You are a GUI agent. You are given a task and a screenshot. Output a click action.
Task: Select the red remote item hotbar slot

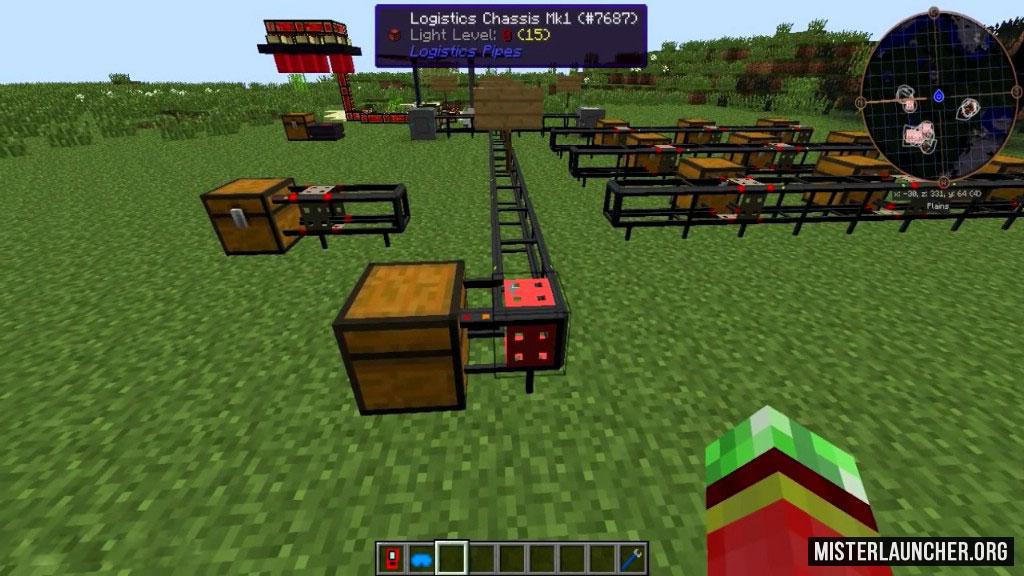391,557
